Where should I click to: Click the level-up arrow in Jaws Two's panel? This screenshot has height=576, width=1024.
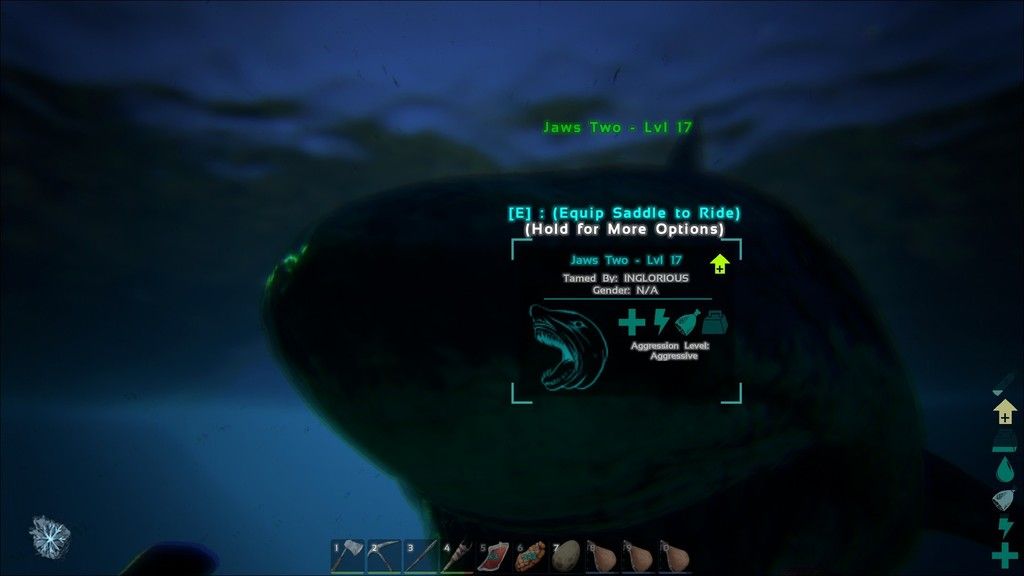tap(719, 263)
